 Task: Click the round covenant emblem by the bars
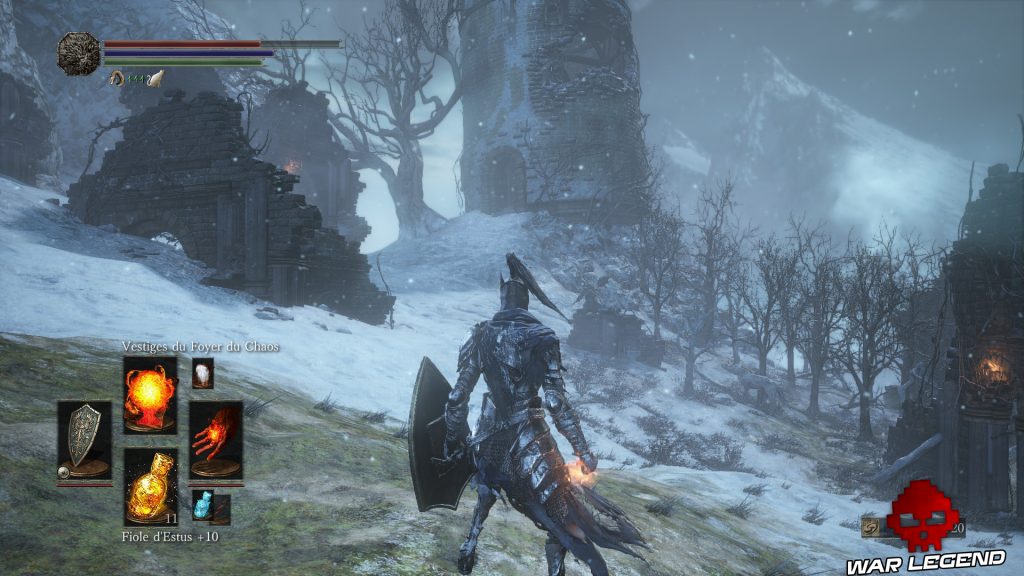[78, 53]
